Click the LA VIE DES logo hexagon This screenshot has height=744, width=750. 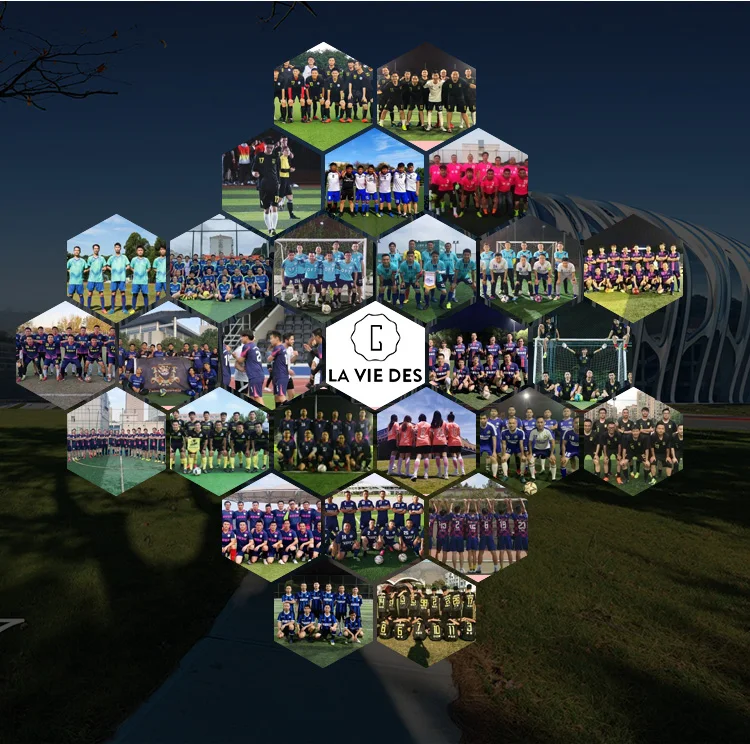pos(375,355)
